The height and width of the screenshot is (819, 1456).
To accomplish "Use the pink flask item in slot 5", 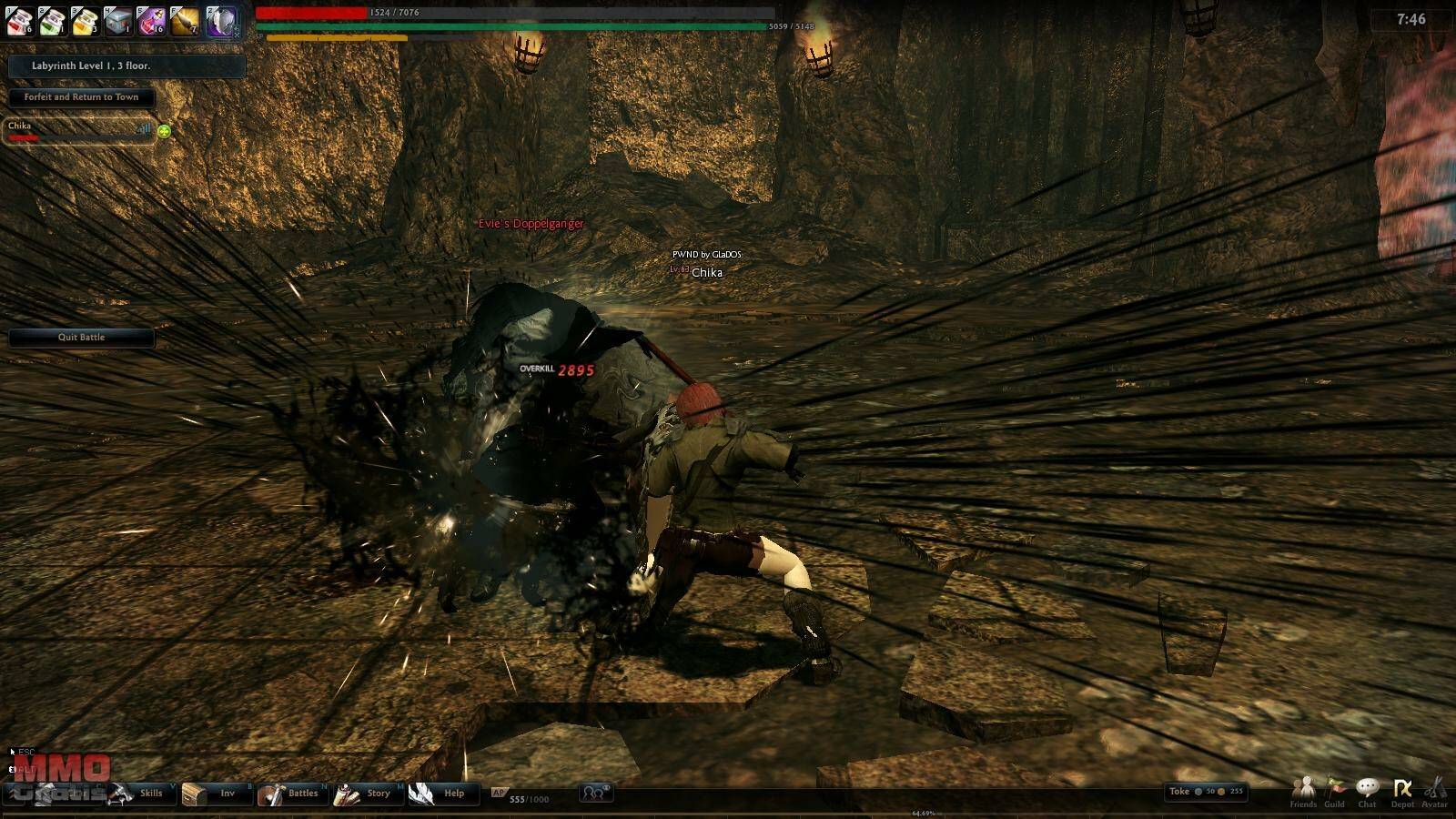I will 150,21.
